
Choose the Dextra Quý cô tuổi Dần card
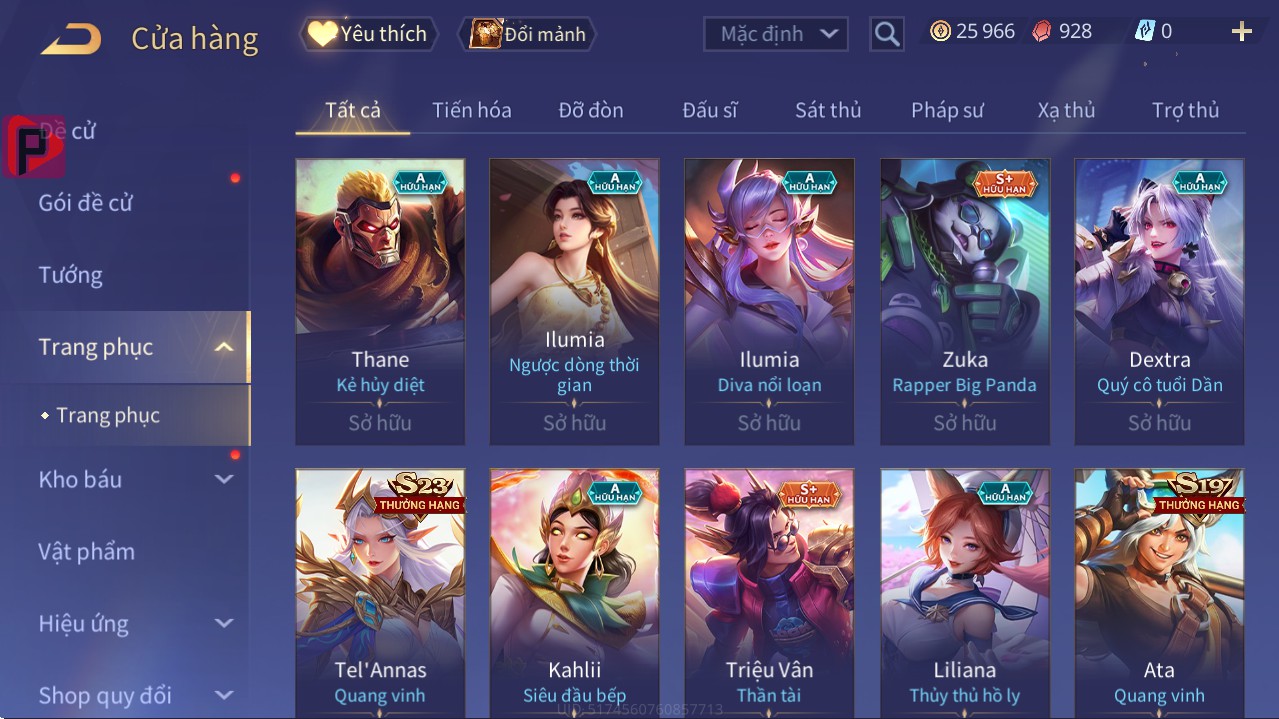(1159, 300)
